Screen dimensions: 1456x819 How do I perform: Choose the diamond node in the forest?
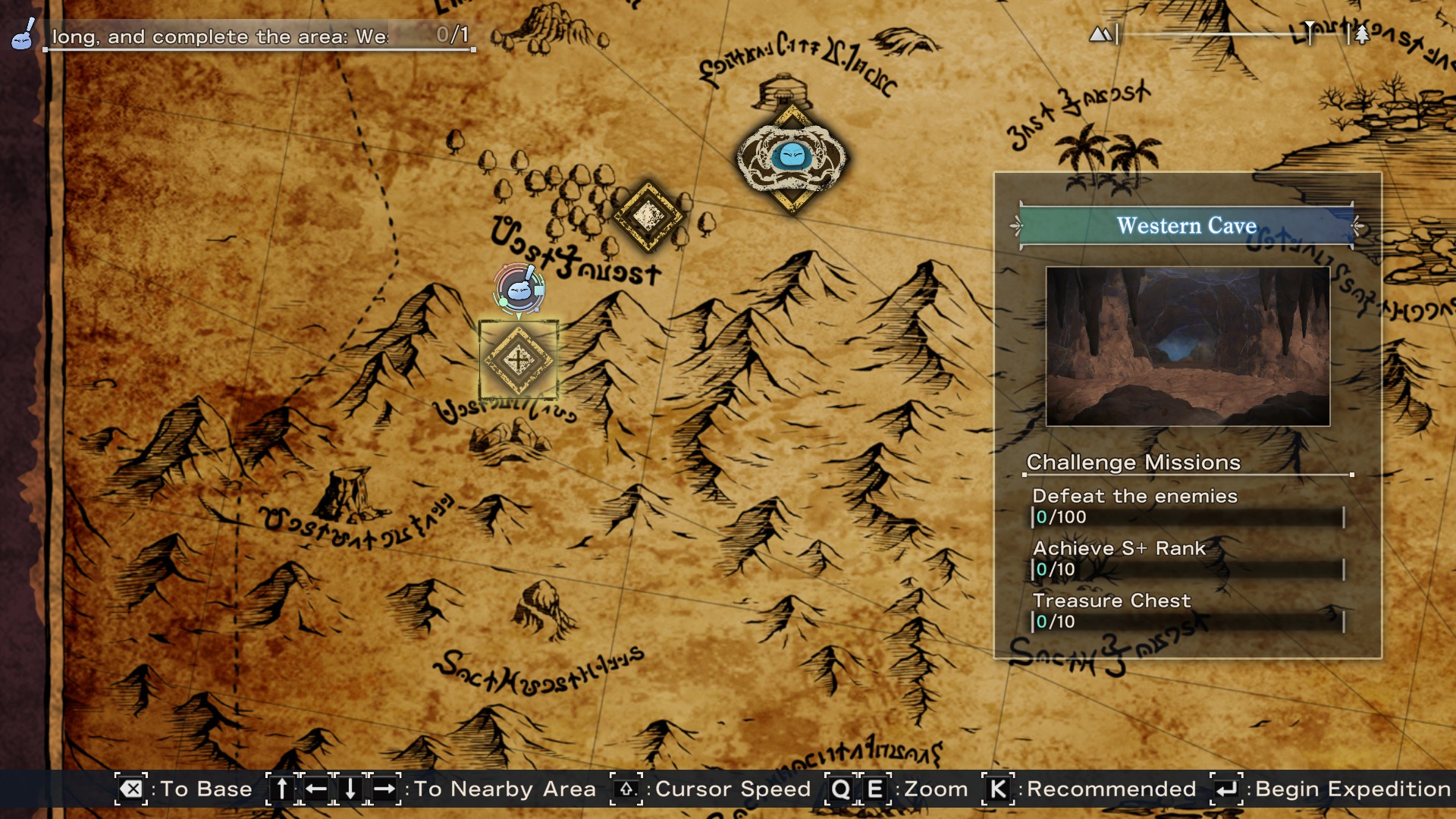[648, 216]
